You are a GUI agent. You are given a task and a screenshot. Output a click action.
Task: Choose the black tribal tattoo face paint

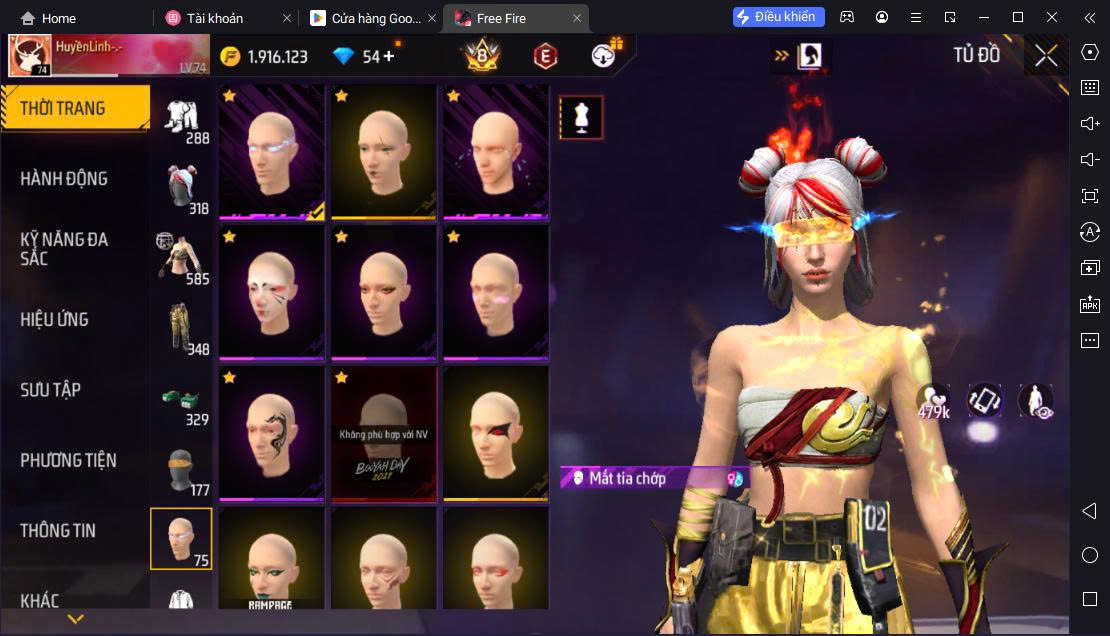click(272, 433)
